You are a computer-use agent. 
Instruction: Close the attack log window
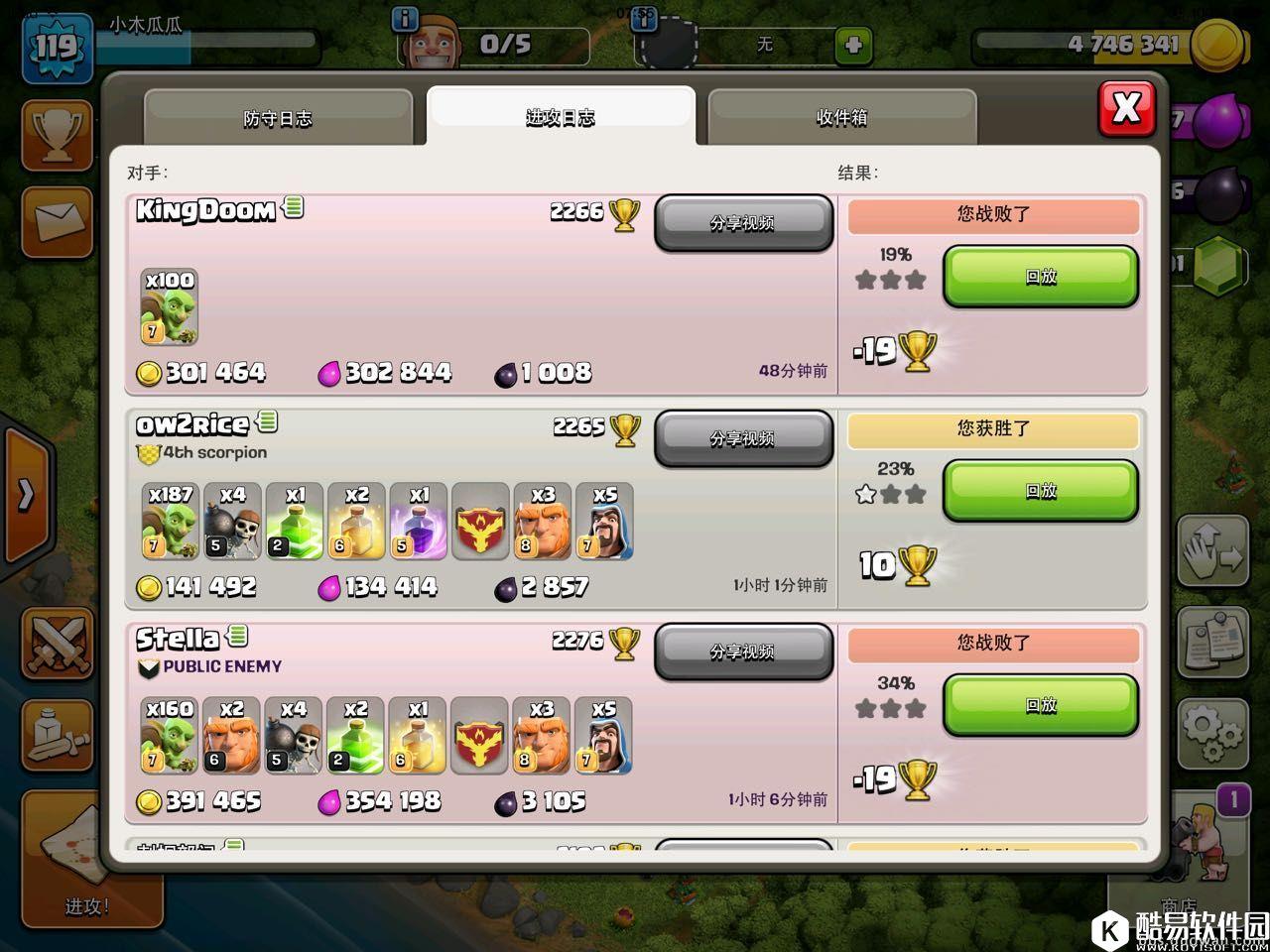(1126, 108)
